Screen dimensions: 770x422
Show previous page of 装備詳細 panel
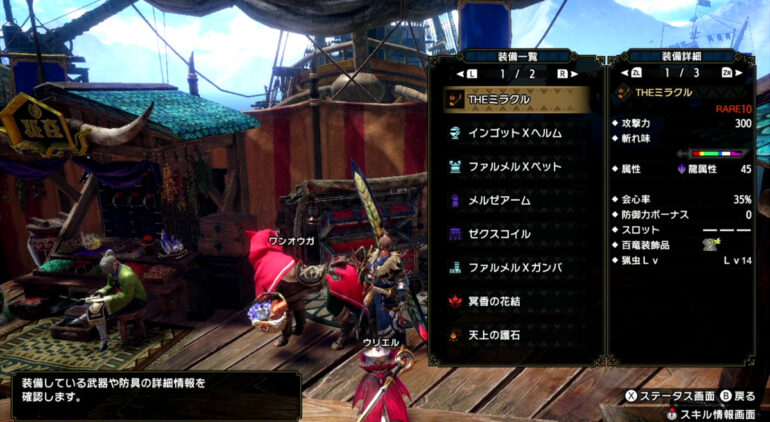point(636,74)
